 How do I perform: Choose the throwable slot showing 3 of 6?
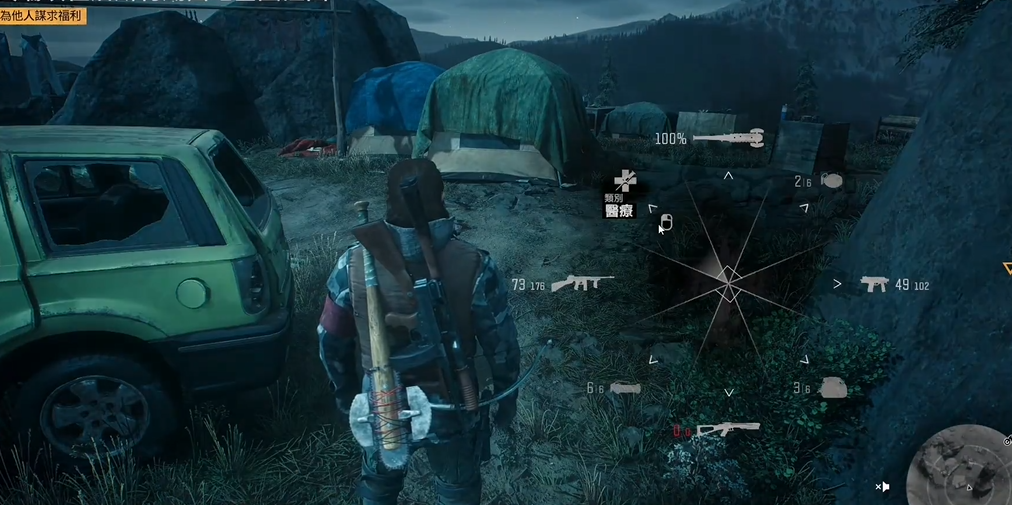tap(832, 388)
